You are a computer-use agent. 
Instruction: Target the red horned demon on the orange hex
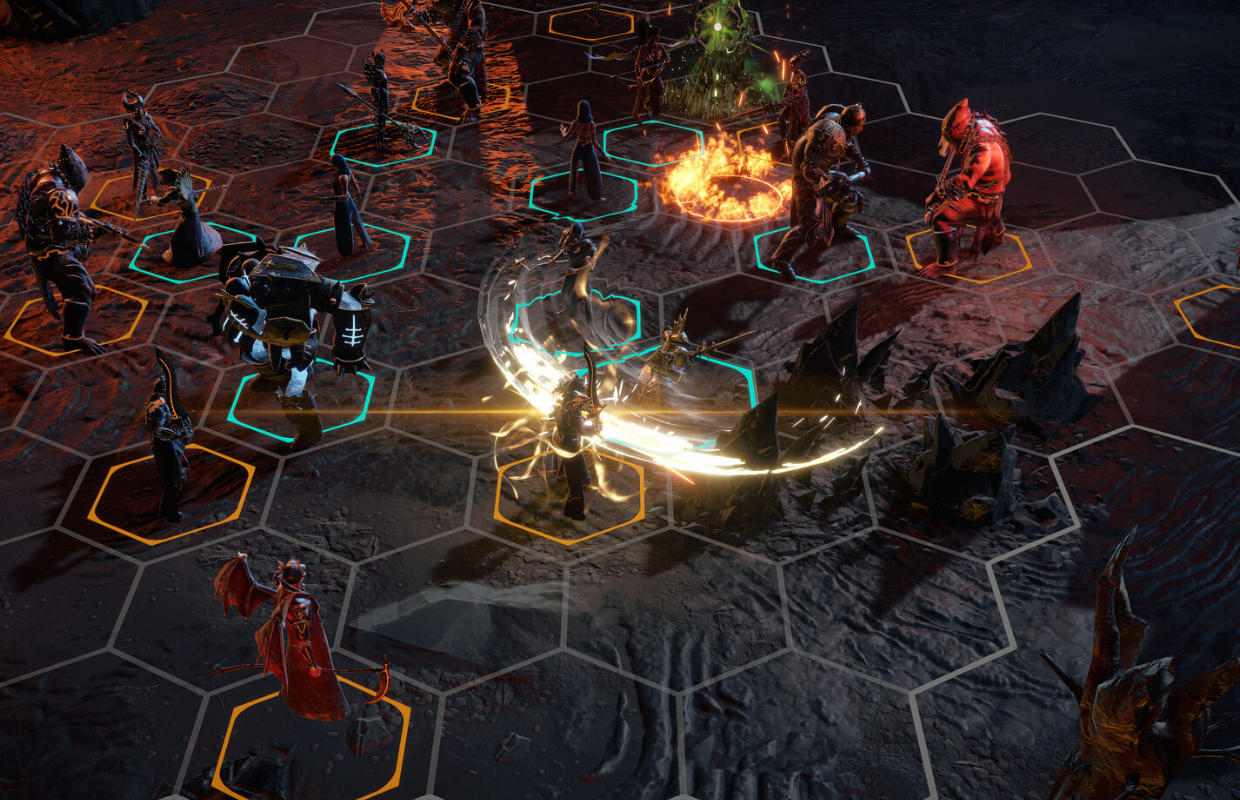click(x=965, y=190)
